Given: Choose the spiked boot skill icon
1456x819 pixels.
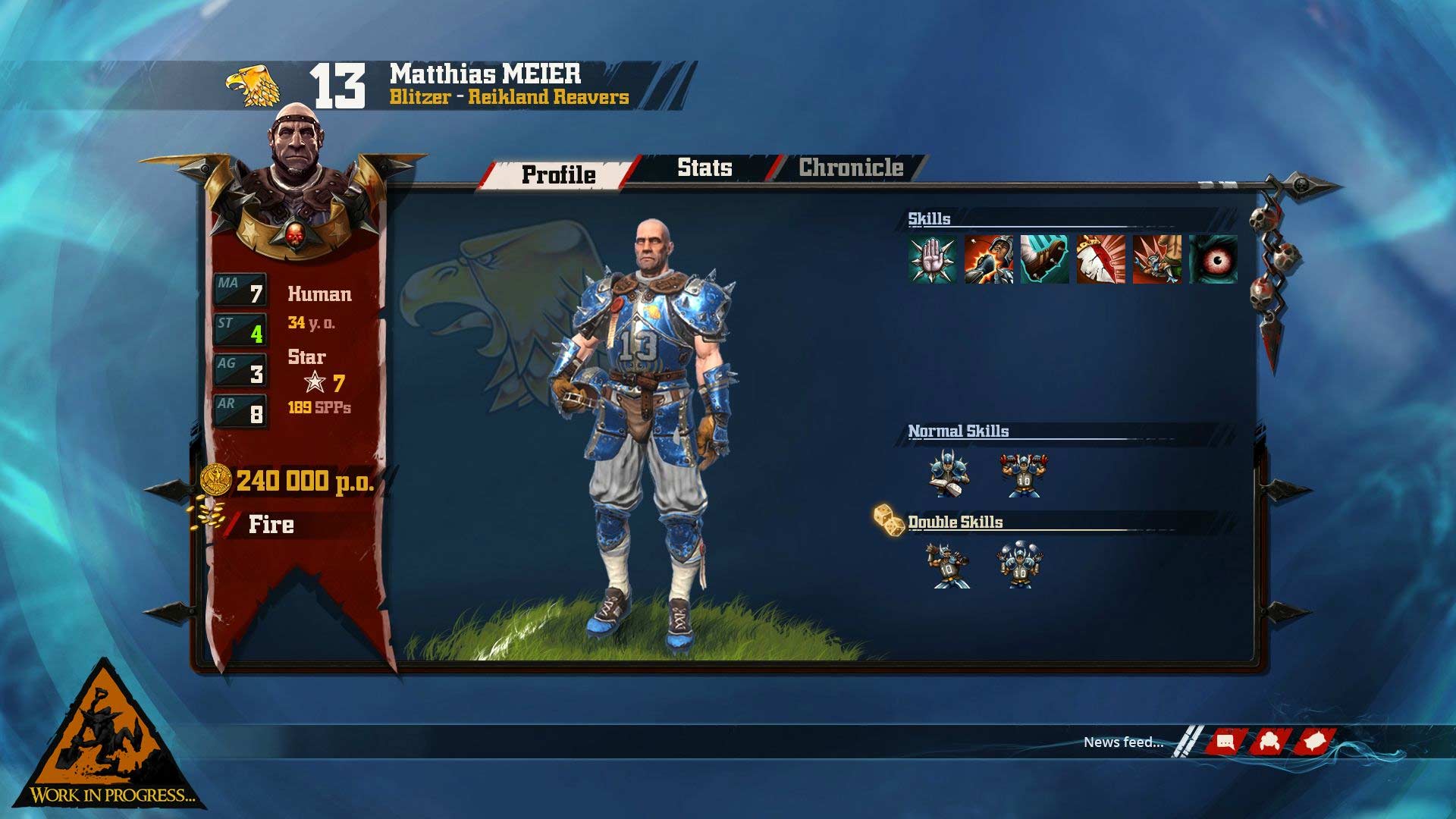Looking at the screenshot, I should [1045, 259].
